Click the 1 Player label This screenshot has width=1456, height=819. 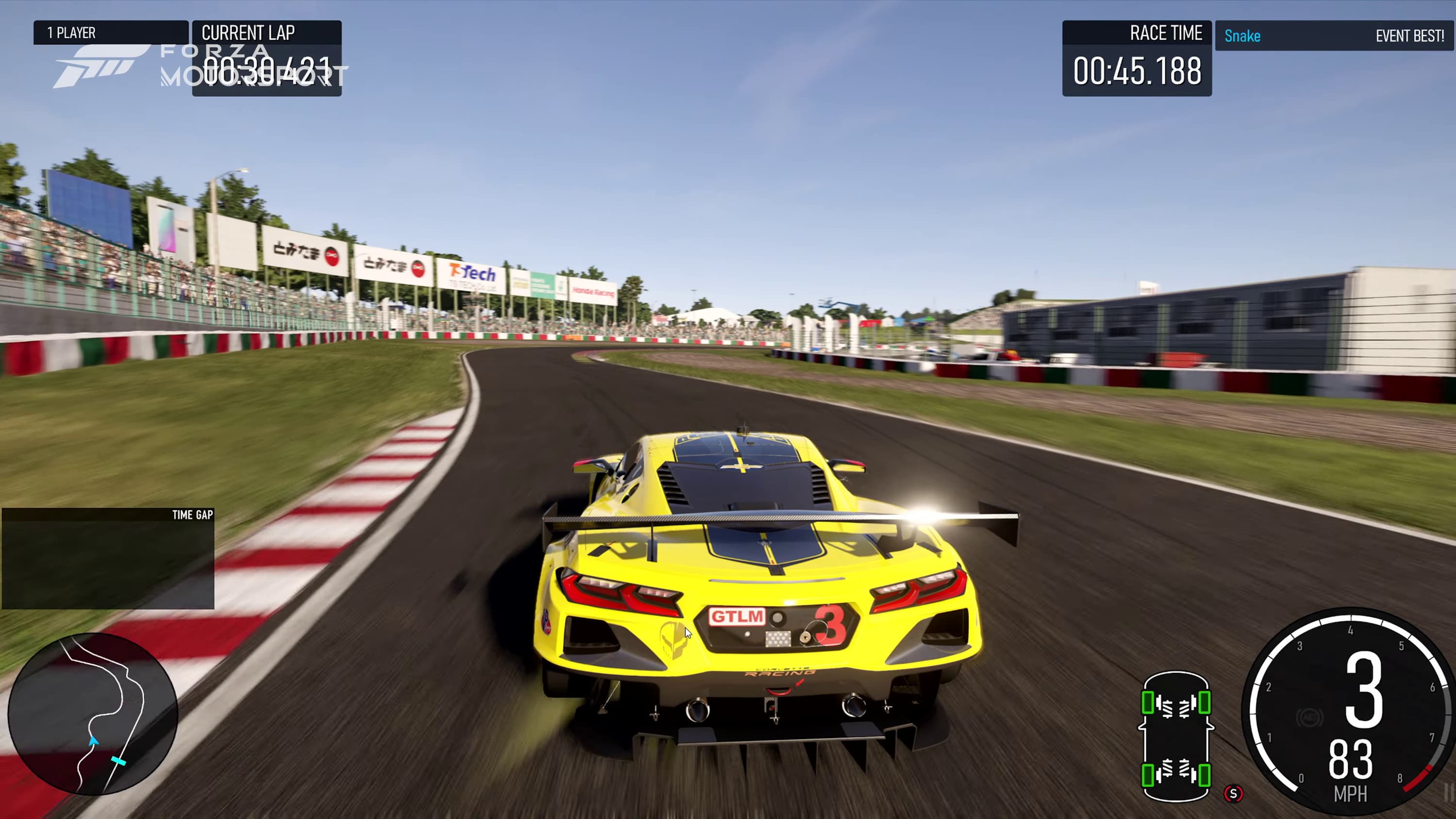pos(111,33)
